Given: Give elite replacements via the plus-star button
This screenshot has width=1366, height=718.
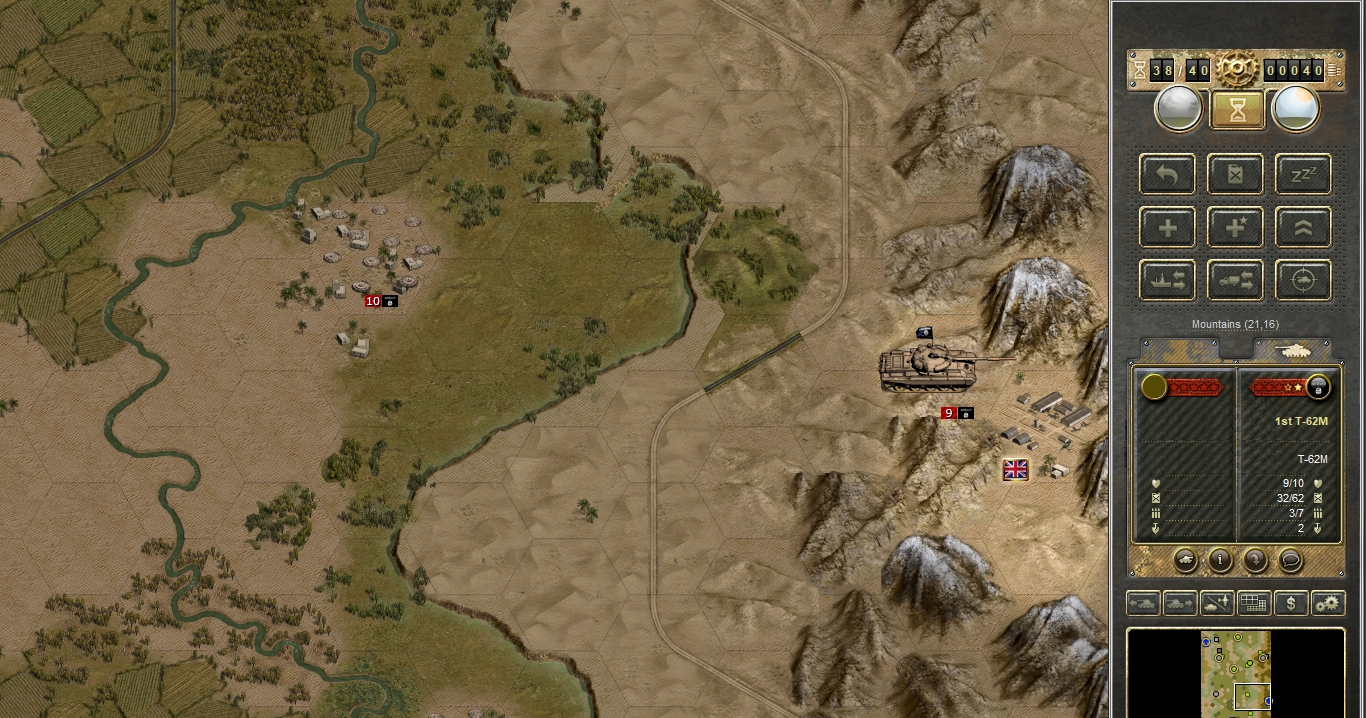Looking at the screenshot, I should [x=1235, y=227].
